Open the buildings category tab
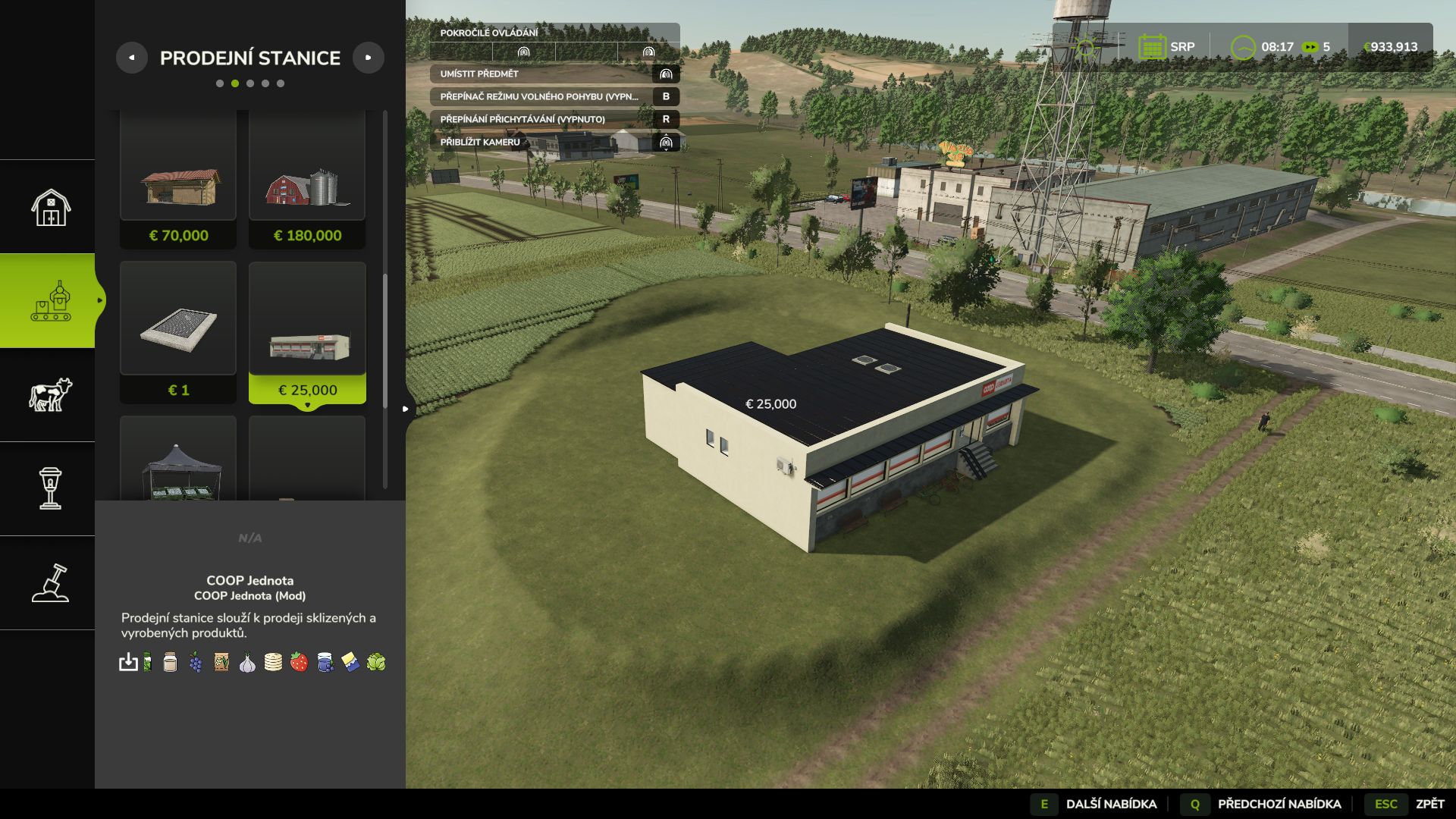Screen dimensions: 1456x819 click(50, 207)
